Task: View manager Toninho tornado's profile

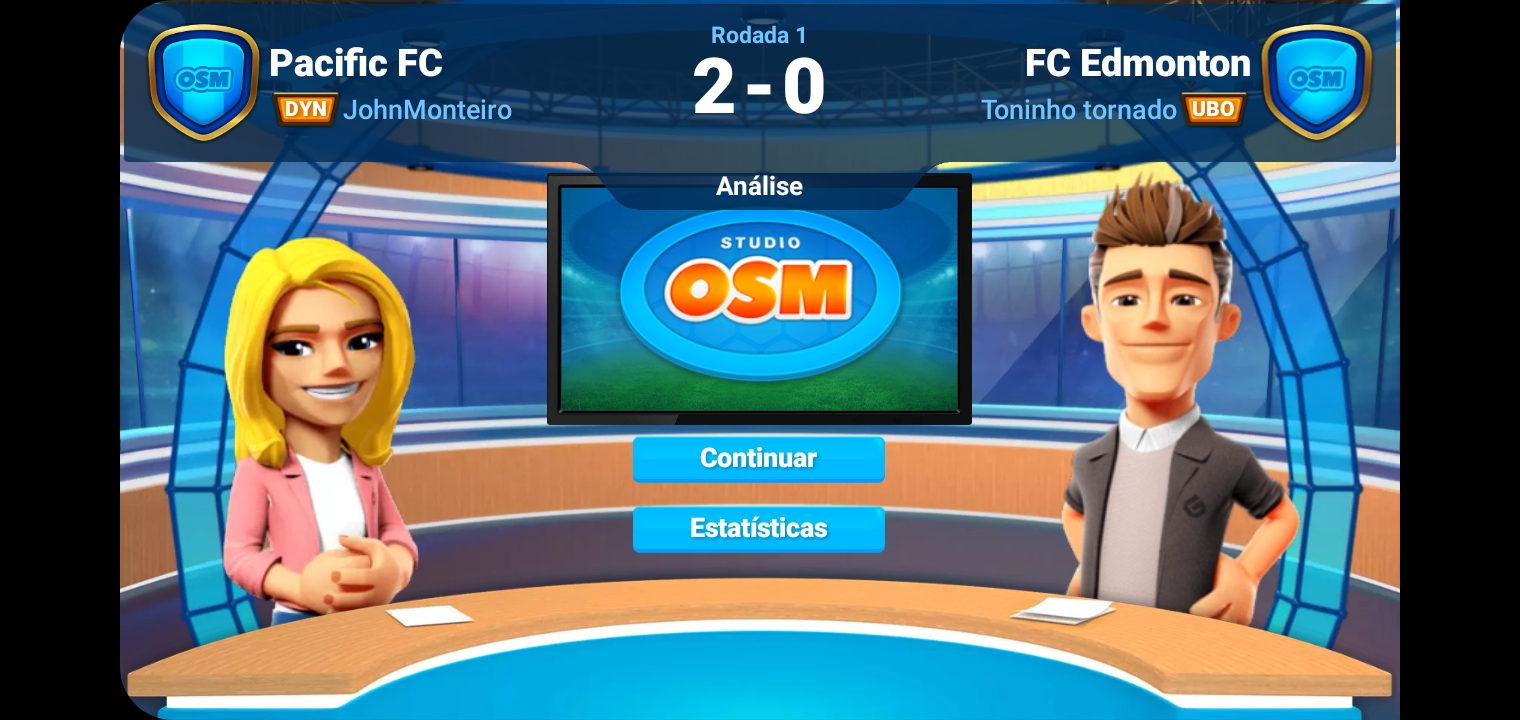Action: point(1078,109)
